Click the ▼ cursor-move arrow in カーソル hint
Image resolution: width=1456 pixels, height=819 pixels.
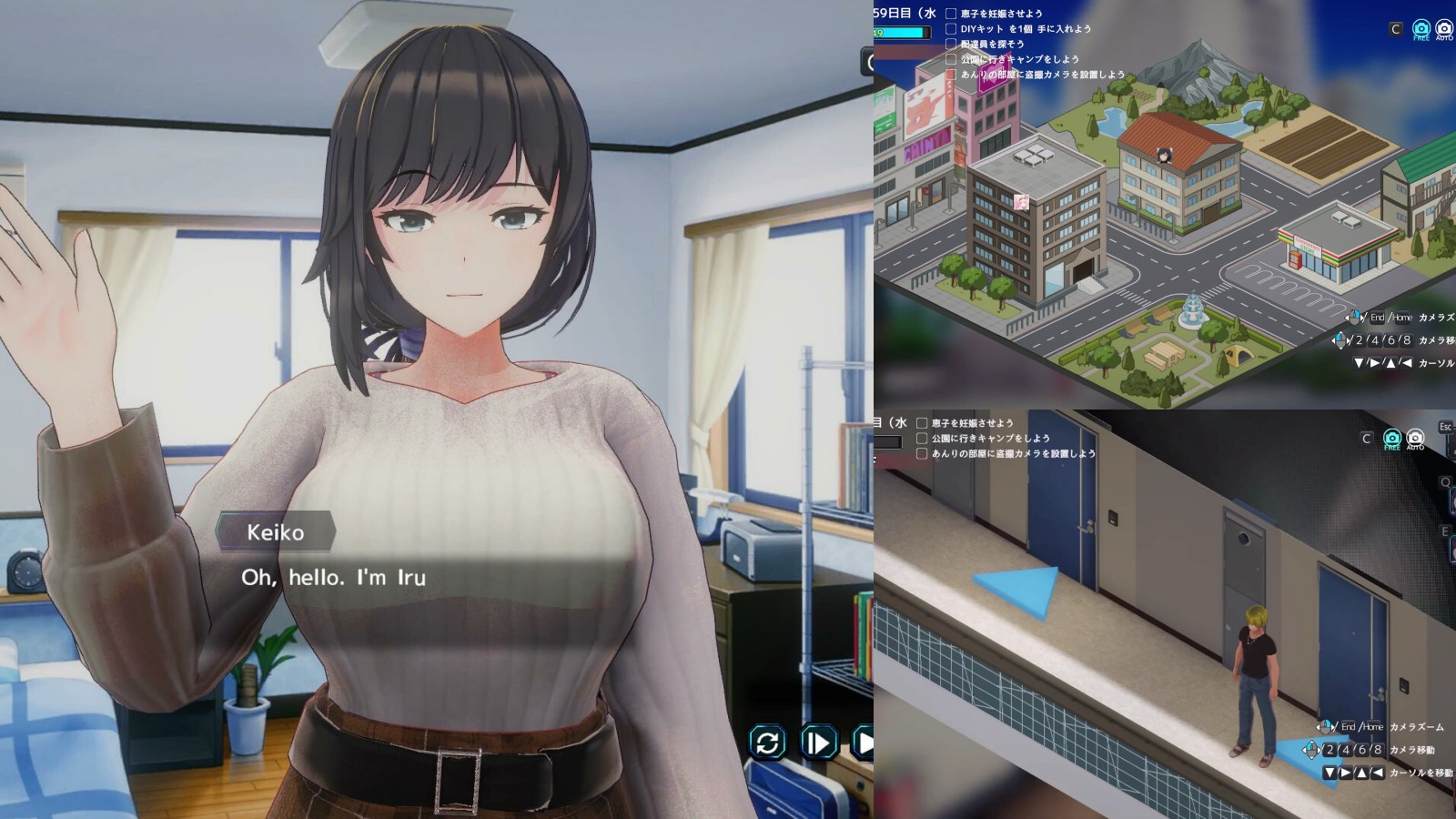1359,362
